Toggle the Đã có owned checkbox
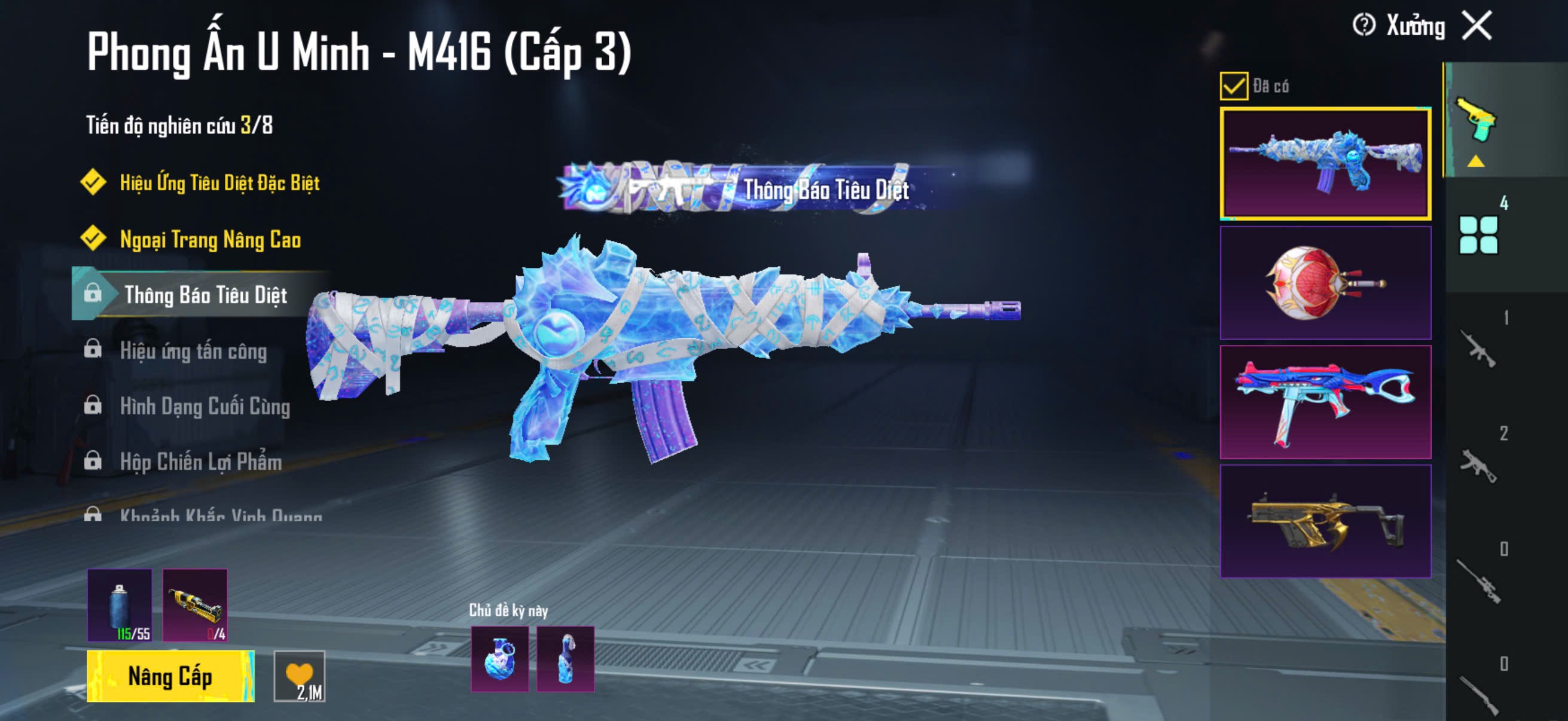This screenshot has height=721, width=1568. 1233,85
